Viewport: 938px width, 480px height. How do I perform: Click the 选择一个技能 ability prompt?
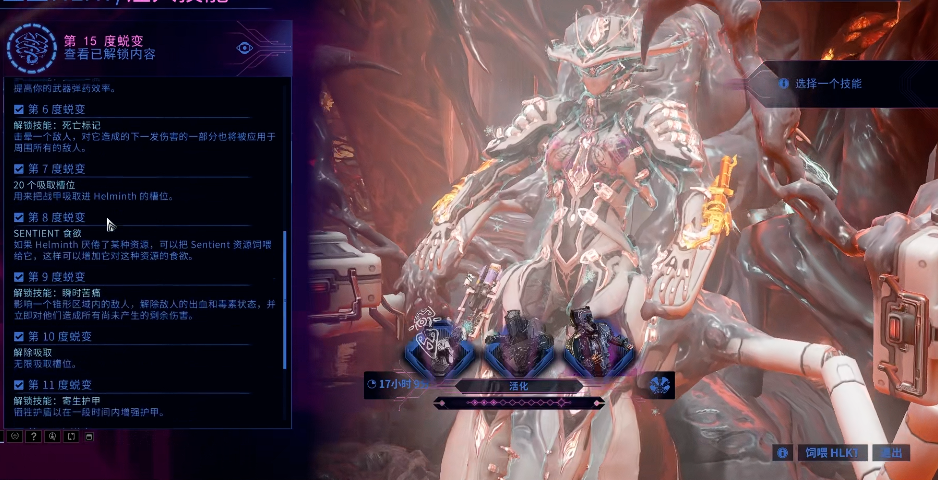pyautogui.click(x=827, y=84)
